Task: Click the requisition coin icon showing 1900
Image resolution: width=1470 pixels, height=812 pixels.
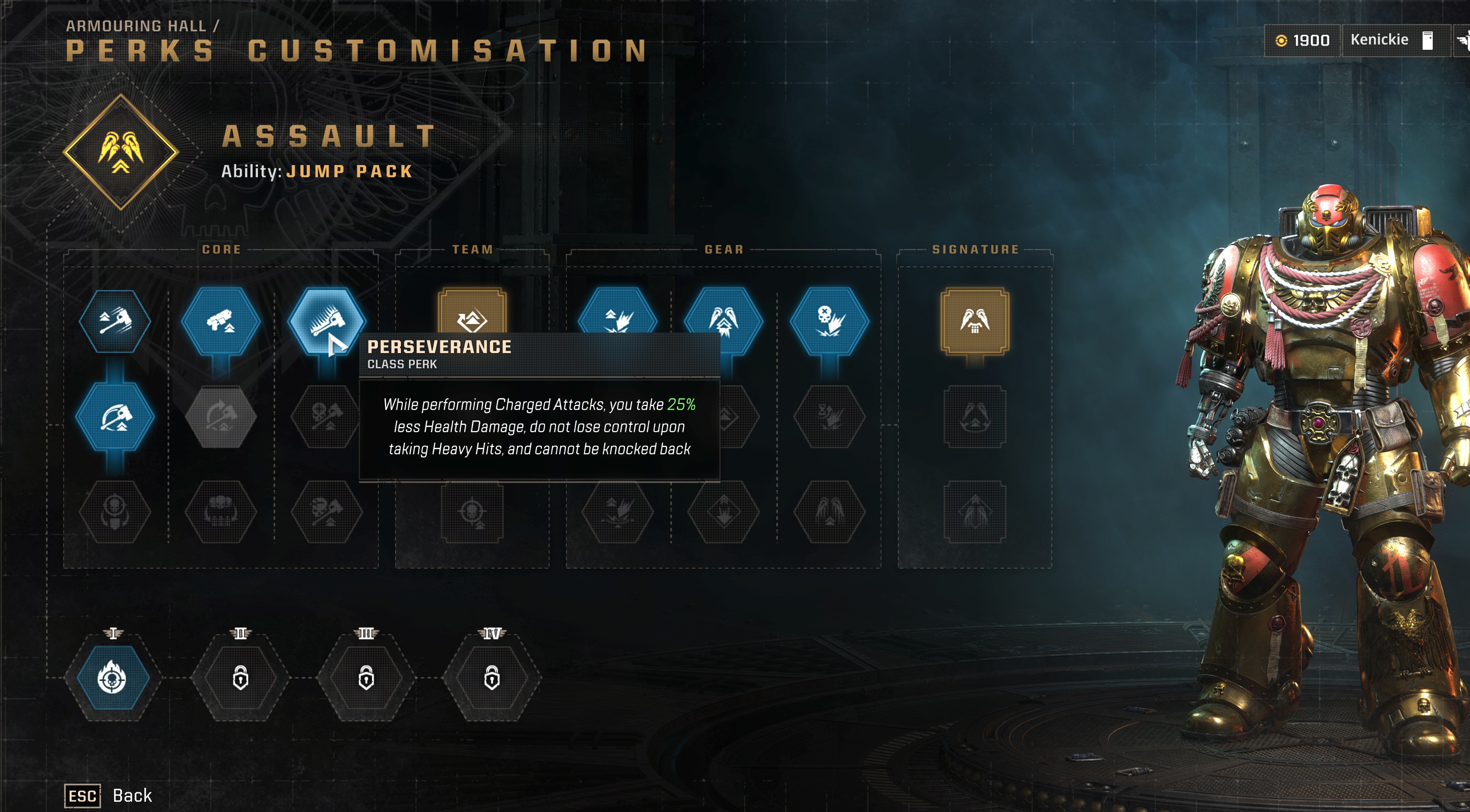Action: click(x=1282, y=40)
